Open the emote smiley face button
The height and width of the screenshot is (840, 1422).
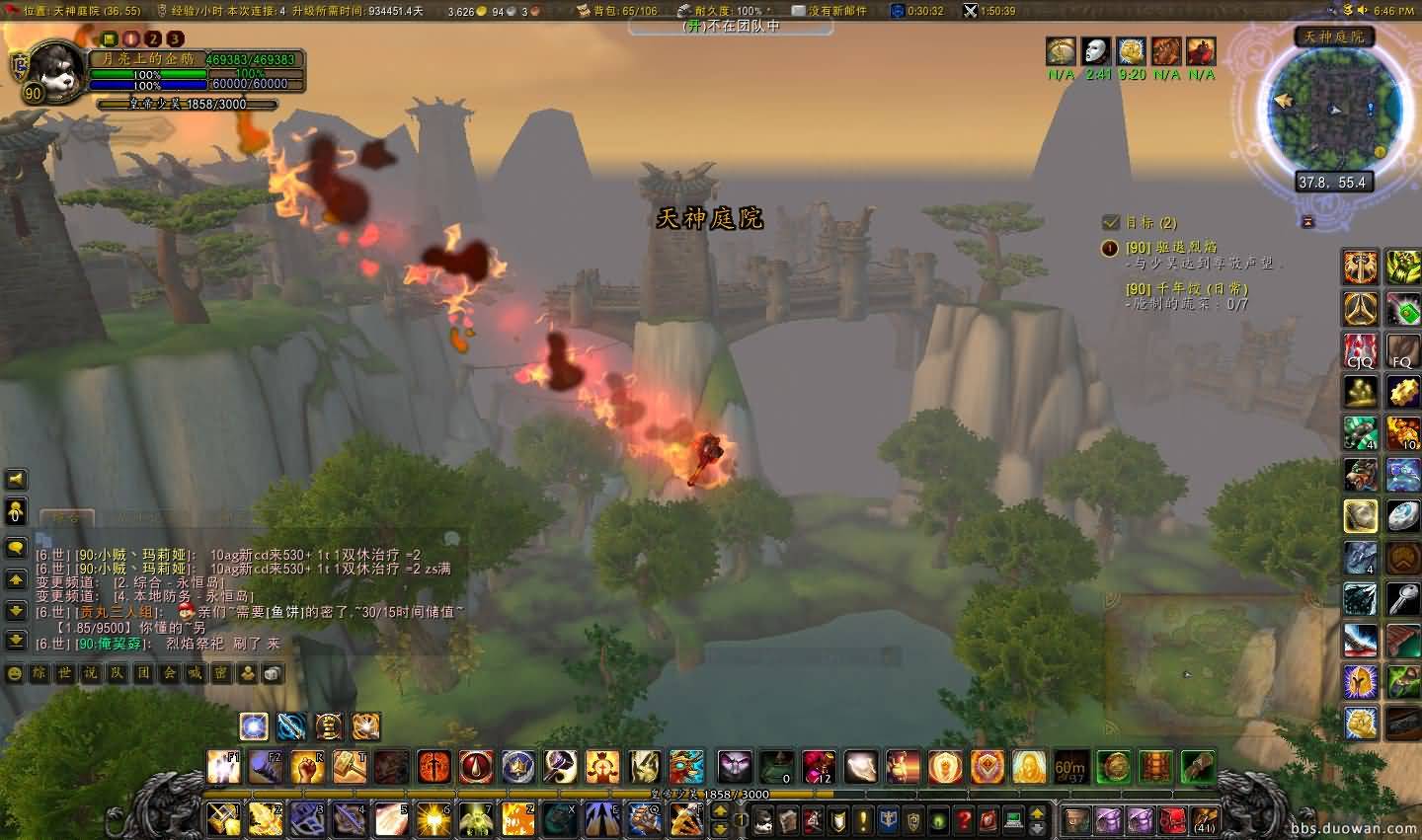point(15,673)
